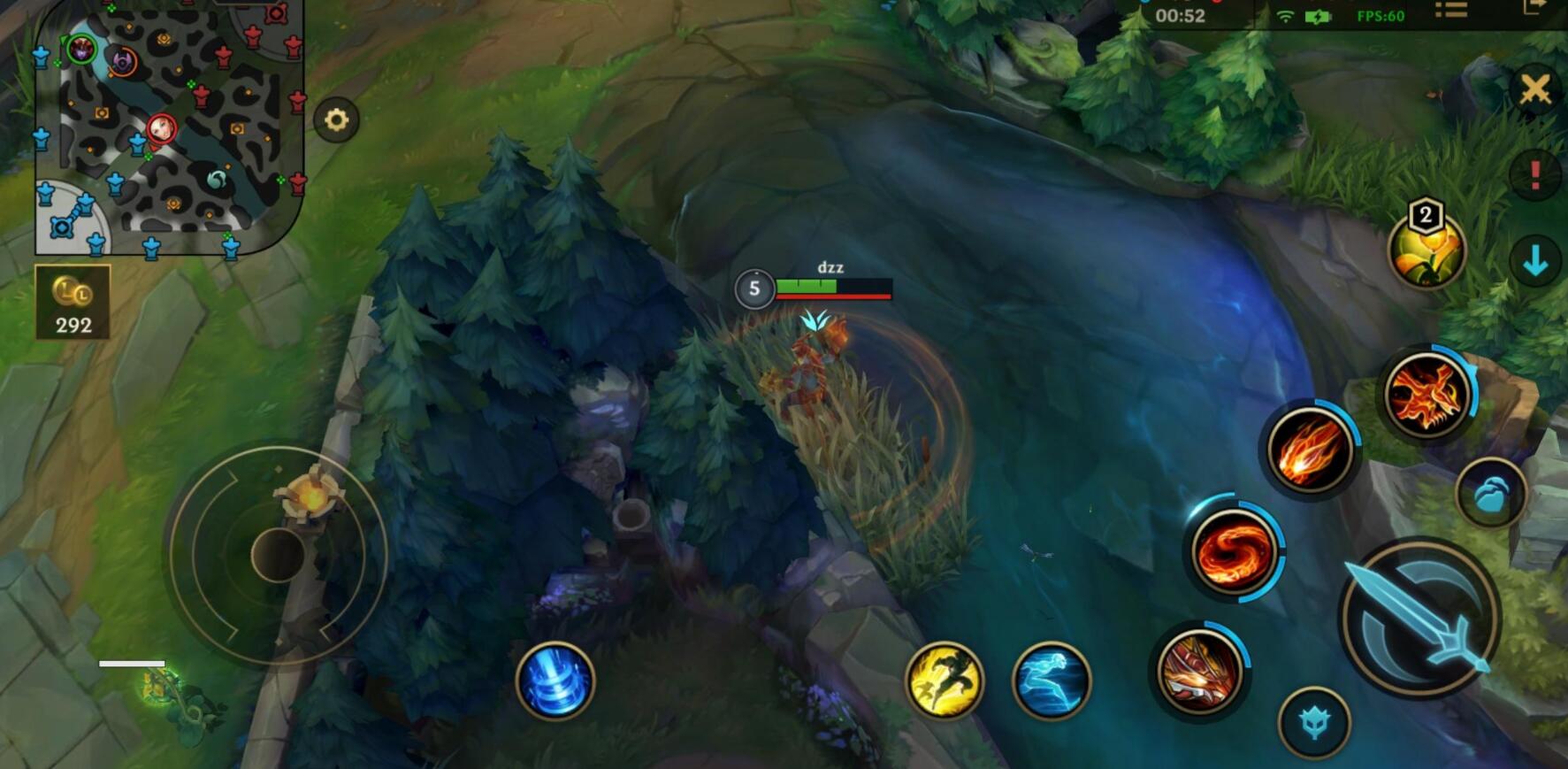Viewport: 1568px width, 769px height.
Task: Open the gear settings button
Action: click(336, 120)
